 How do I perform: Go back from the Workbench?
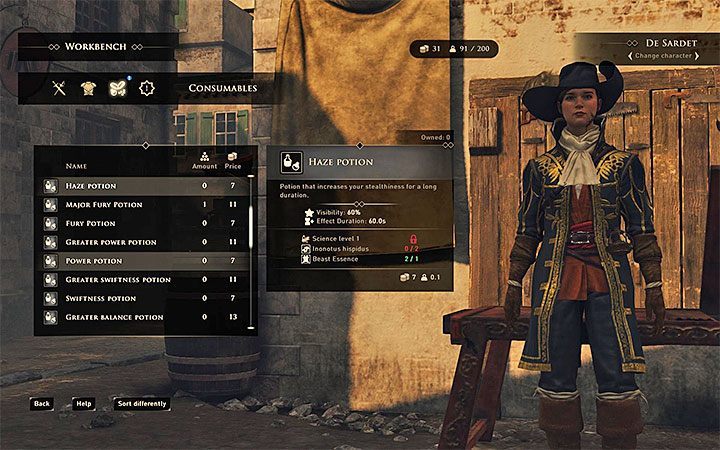[x=41, y=404]
